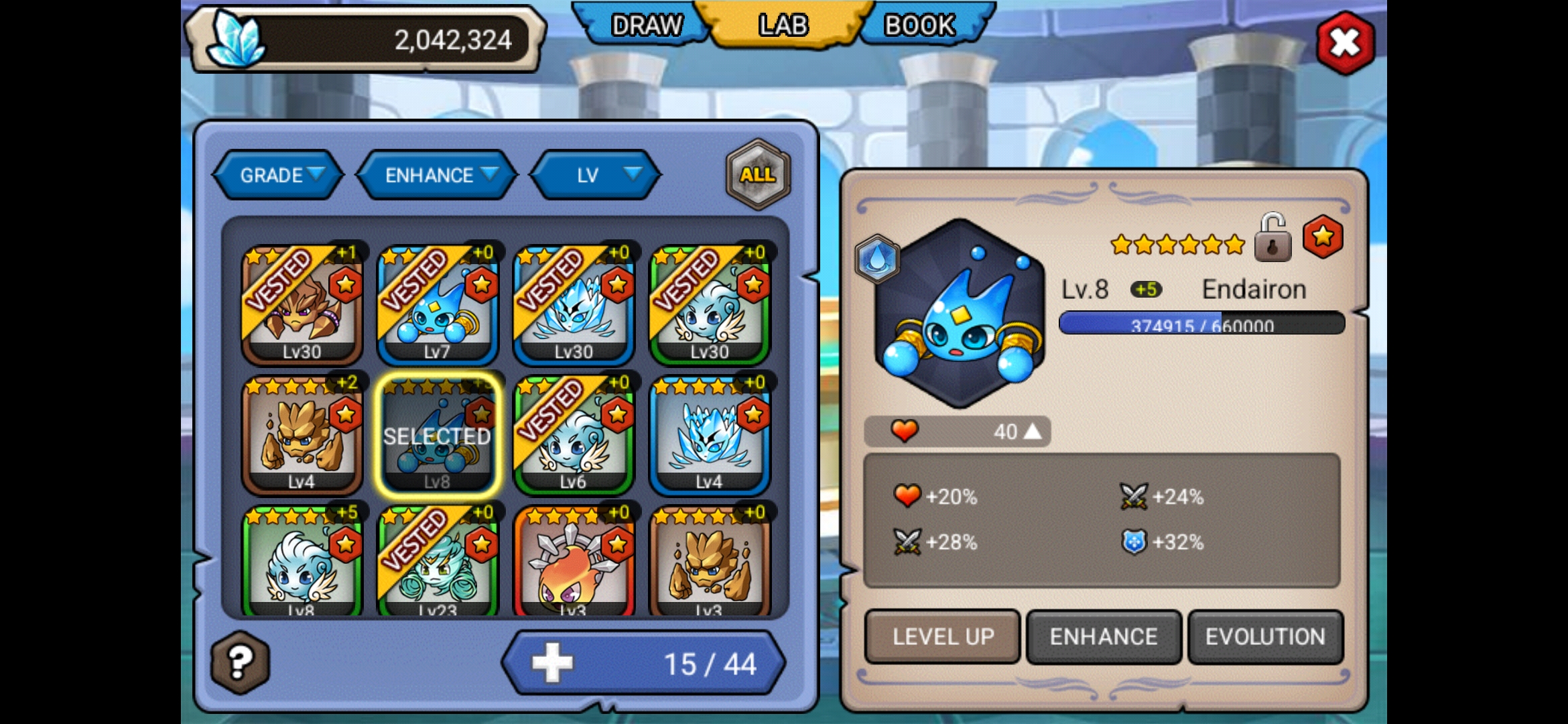Open the EVOLUTION option
The image size is (1568, 724).
(1265, 636)
